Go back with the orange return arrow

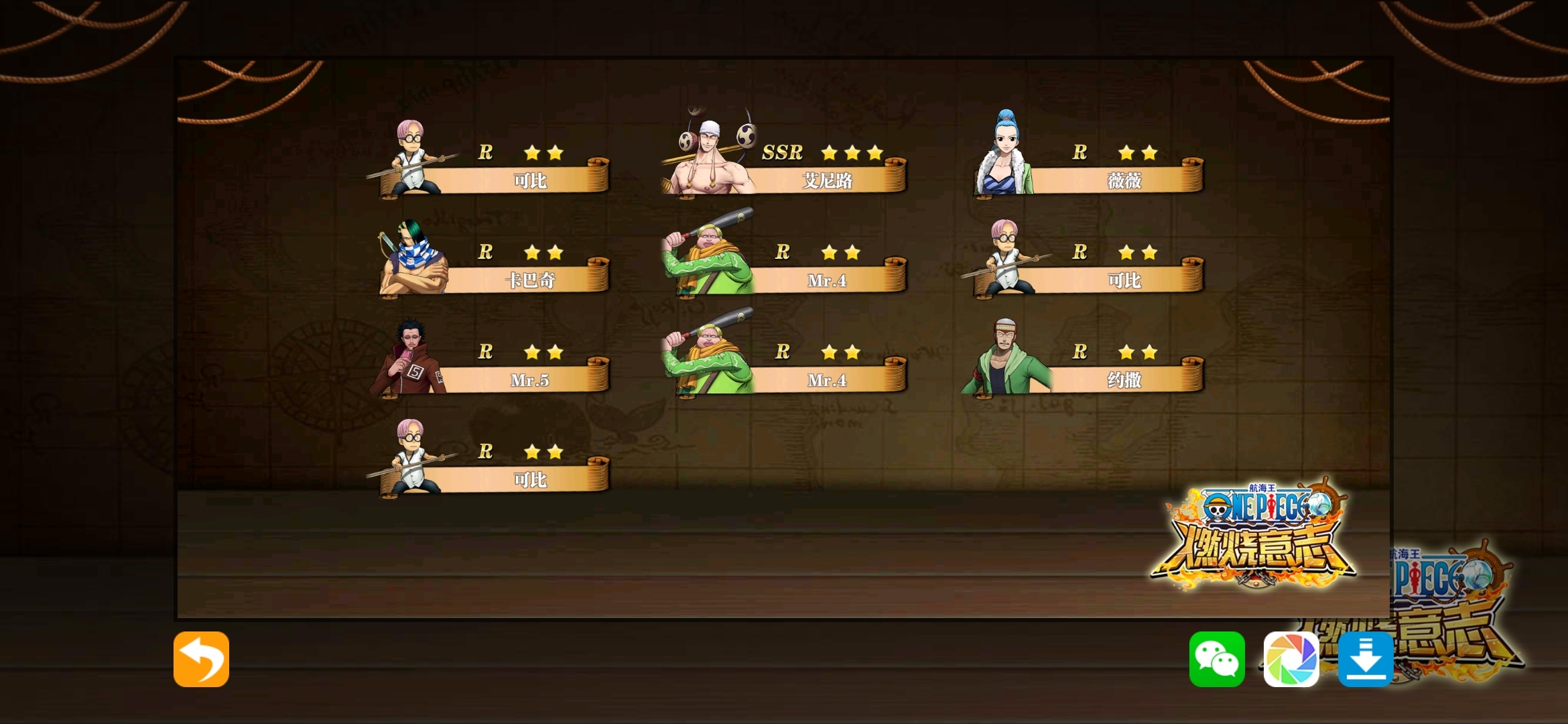[201, 659]
